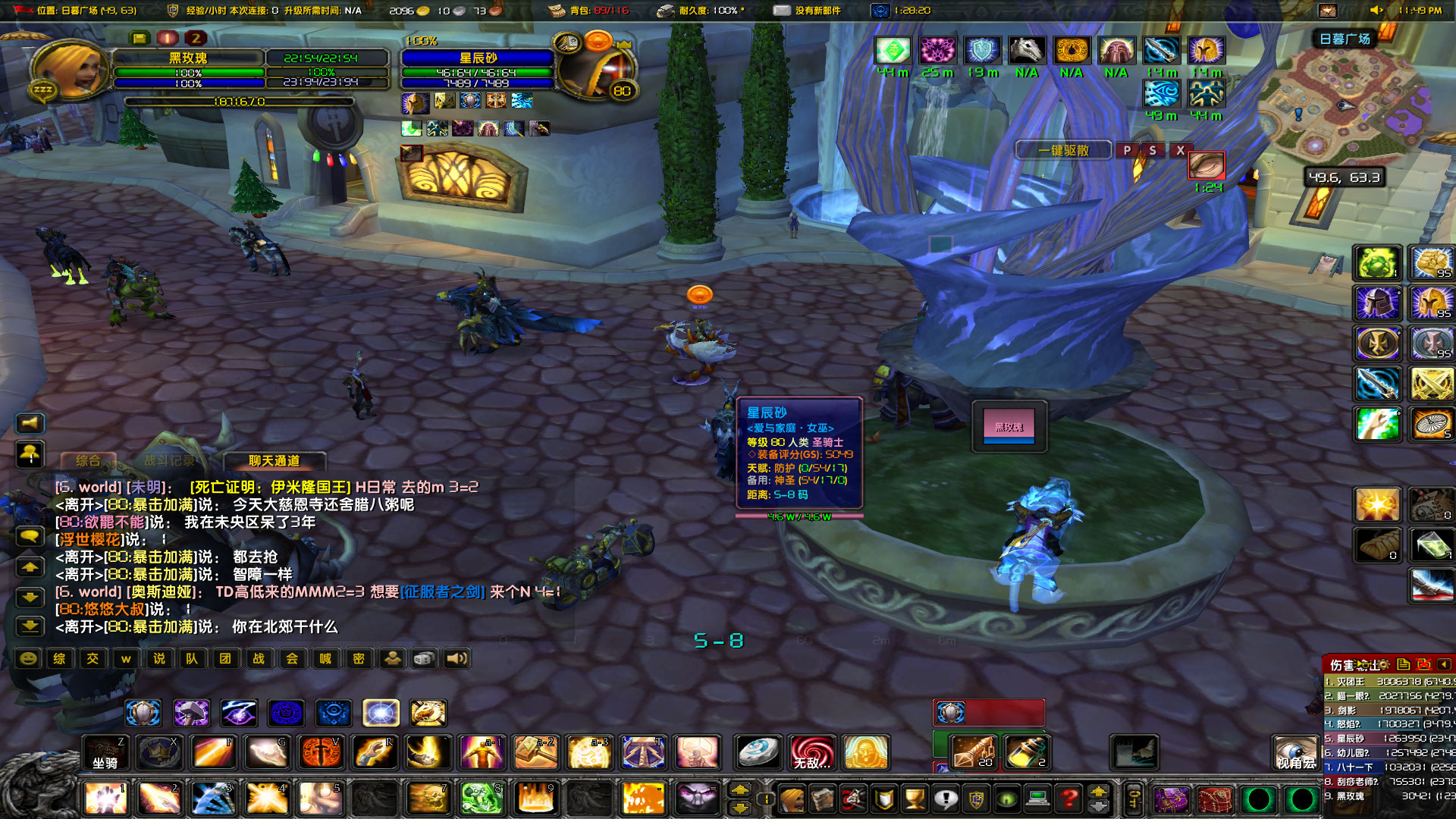Click the report/paper icon on damage meter

(x=1403, y=665)
